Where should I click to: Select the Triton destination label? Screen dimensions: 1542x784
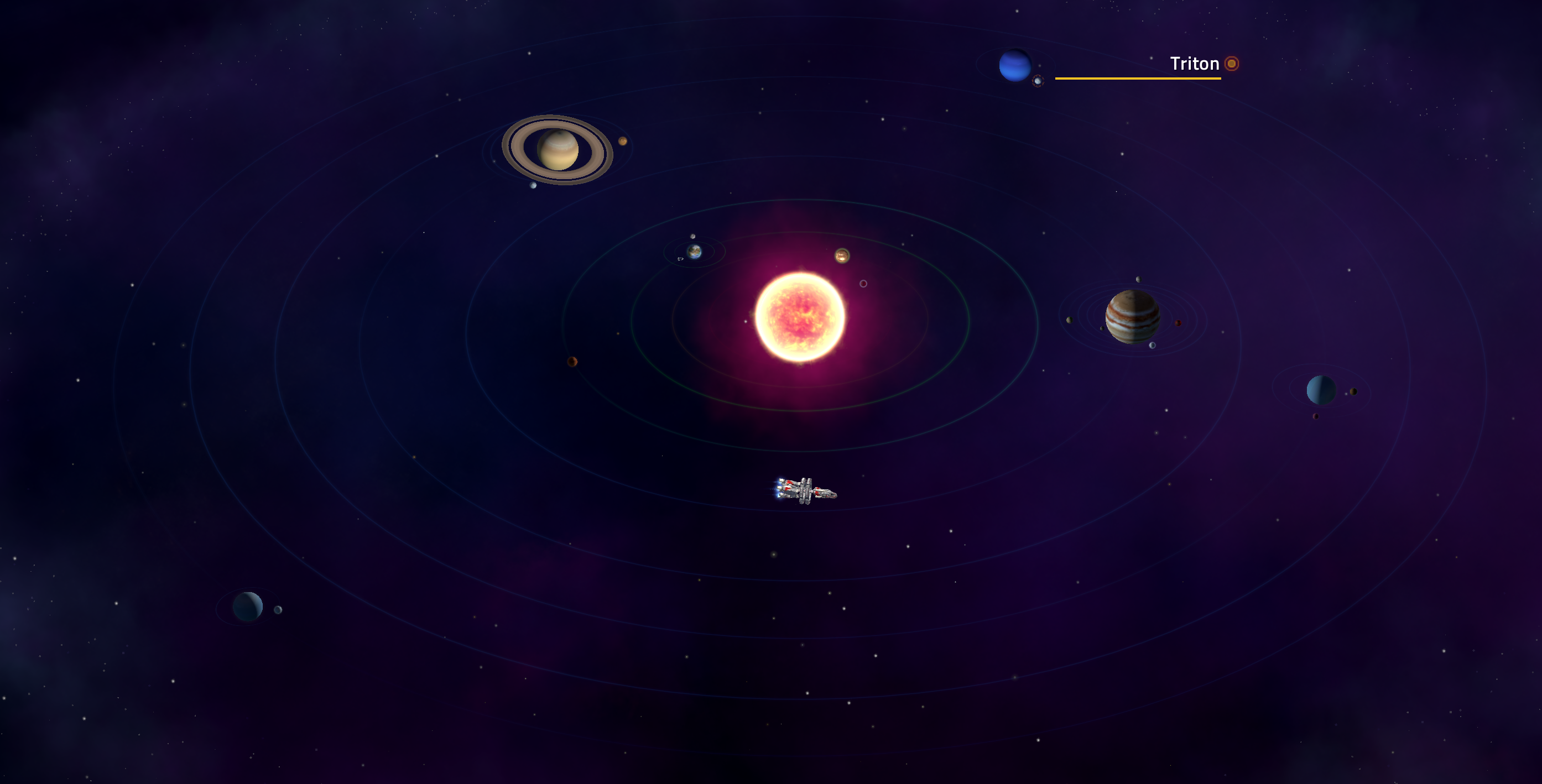(1194, 64)
